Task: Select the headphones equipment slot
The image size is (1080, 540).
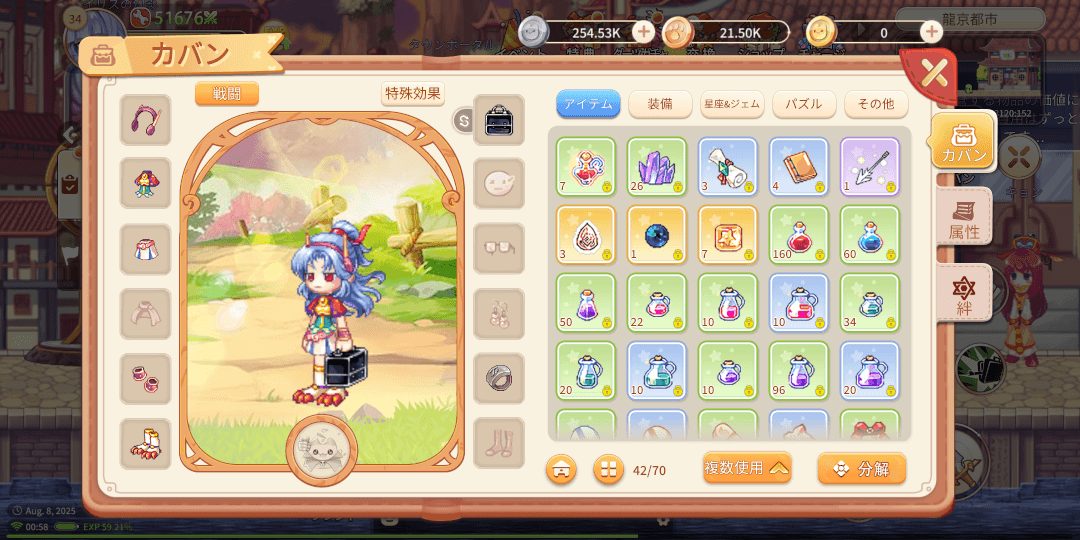Action: pyautogui.click(x=146, y=120)
